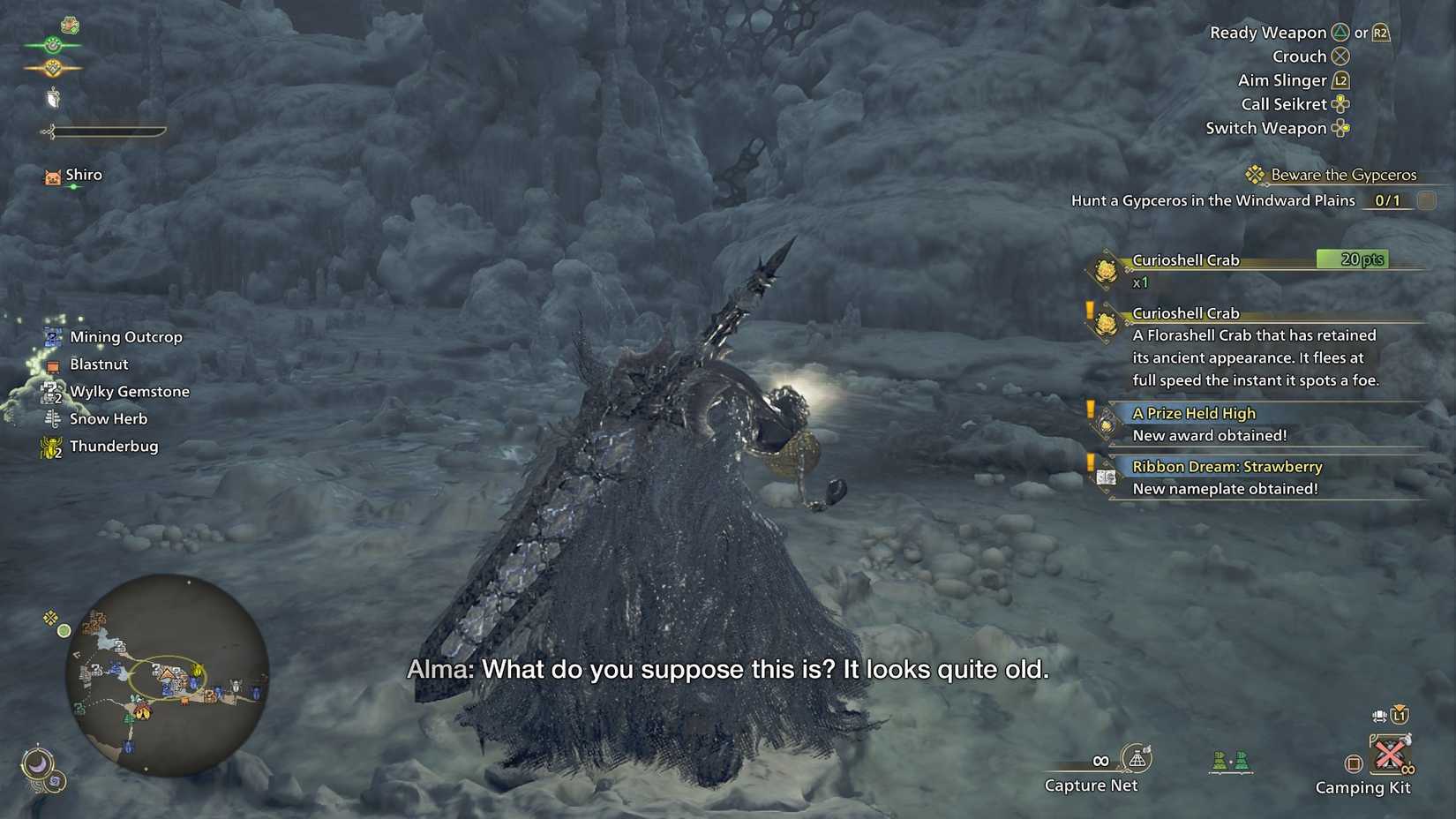Click the Ready Weapon control label
The image size is (1456, 819).
point(1268,33)
